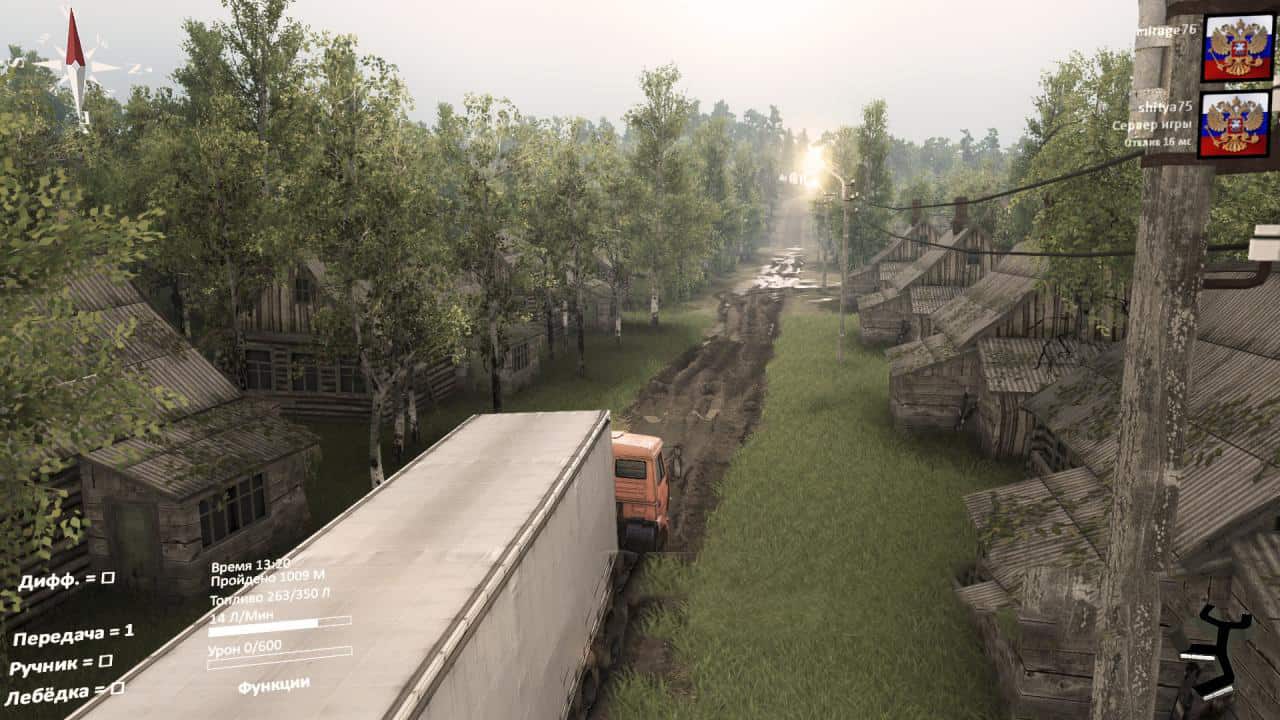Click the compass with the red arrow
The height and width of the screenshot is (720, 1280).
[76, 67]
